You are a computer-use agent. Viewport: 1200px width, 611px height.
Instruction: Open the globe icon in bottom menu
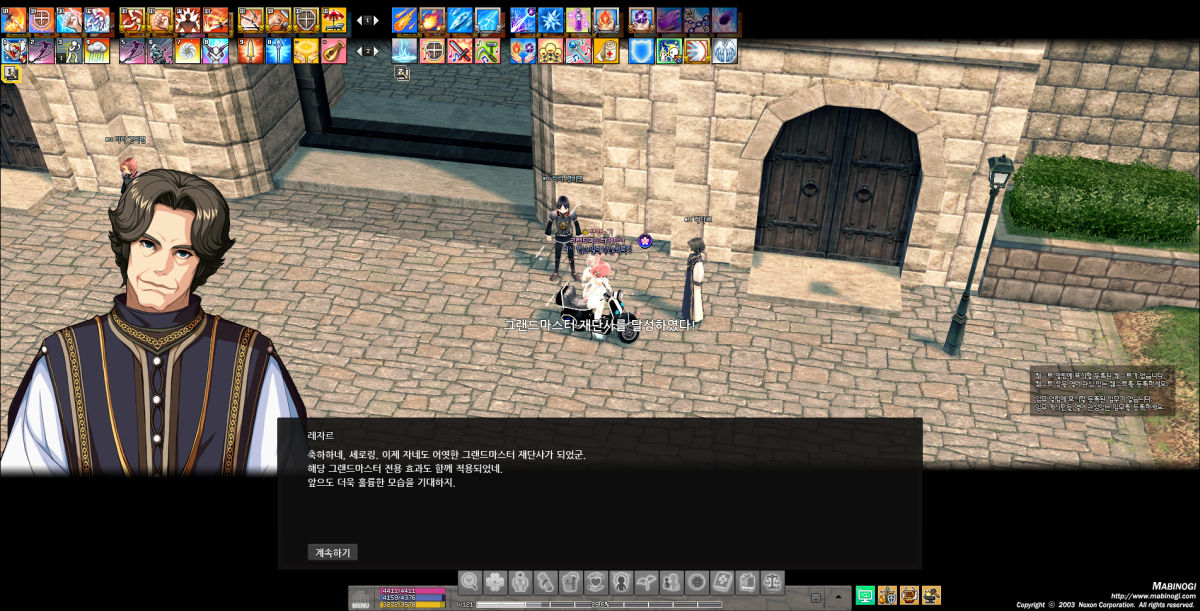(696, 582)
